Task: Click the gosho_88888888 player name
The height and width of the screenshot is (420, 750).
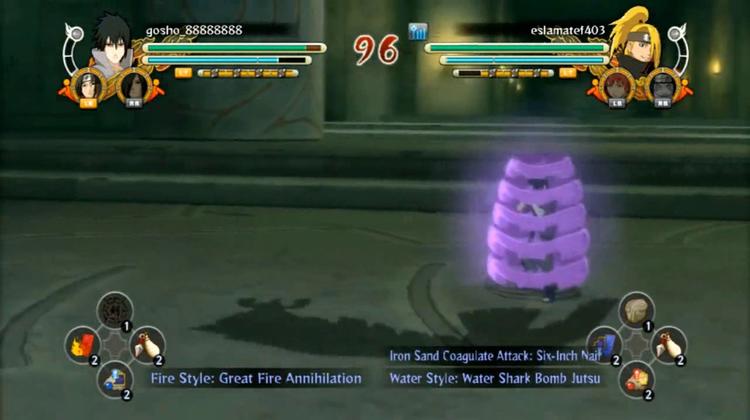Action: pyautogui.click(x=194, y=30)
